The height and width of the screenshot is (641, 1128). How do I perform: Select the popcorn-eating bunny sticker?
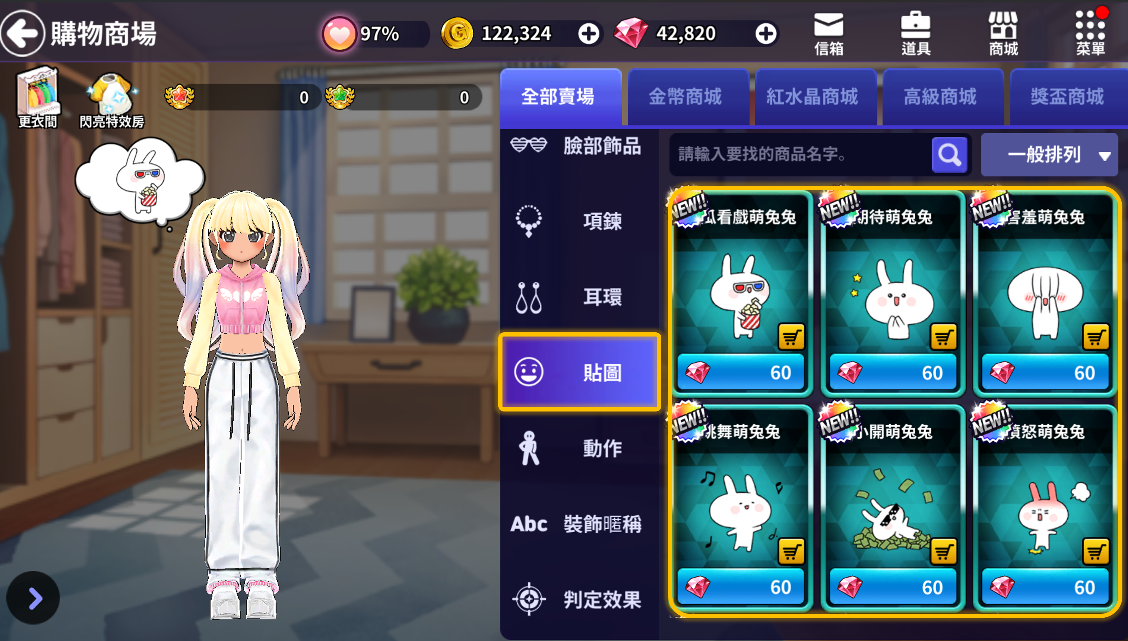pyautogui.click(x=741, y=290)
